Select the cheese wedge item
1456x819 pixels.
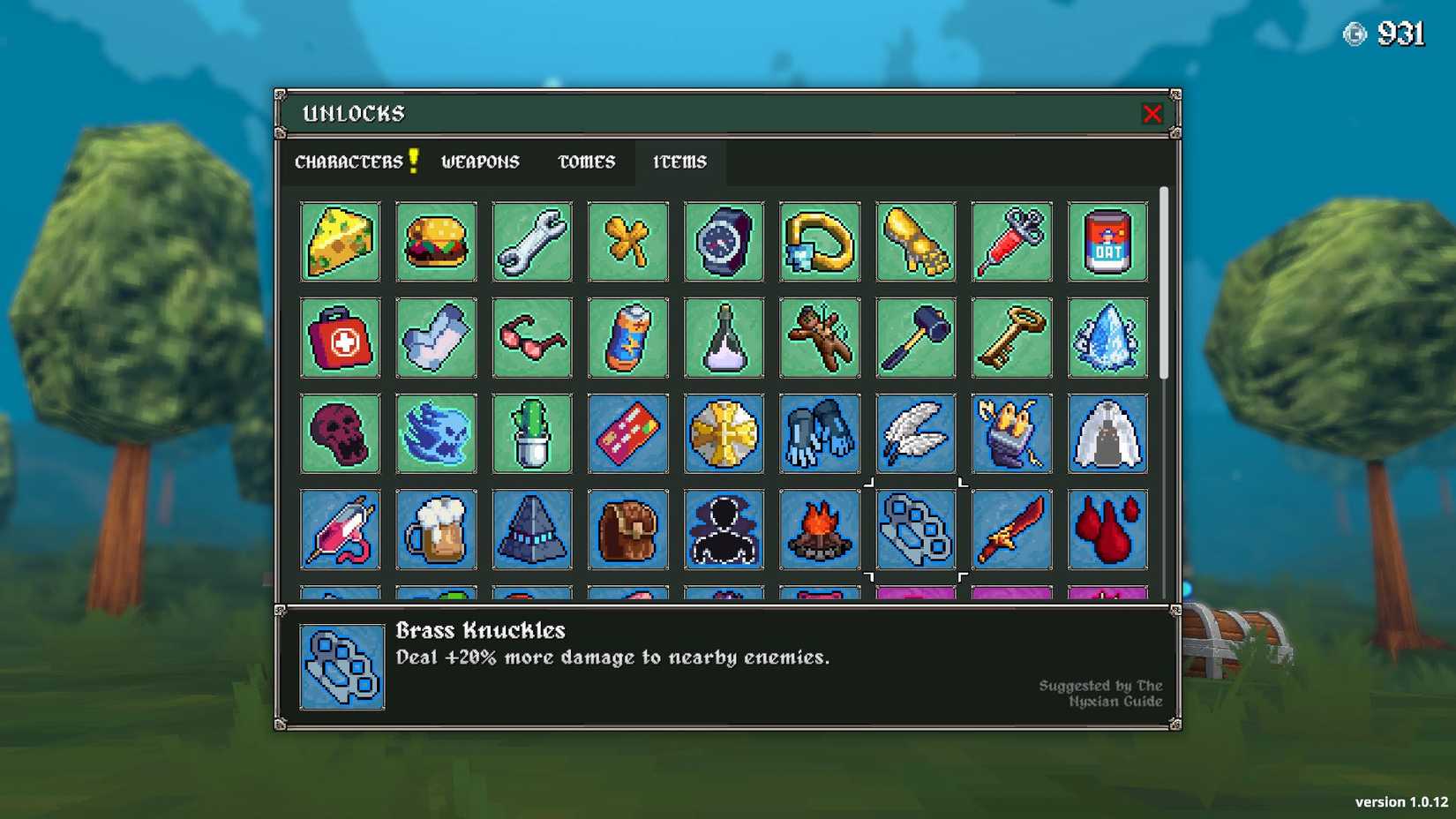coord(341,242)
